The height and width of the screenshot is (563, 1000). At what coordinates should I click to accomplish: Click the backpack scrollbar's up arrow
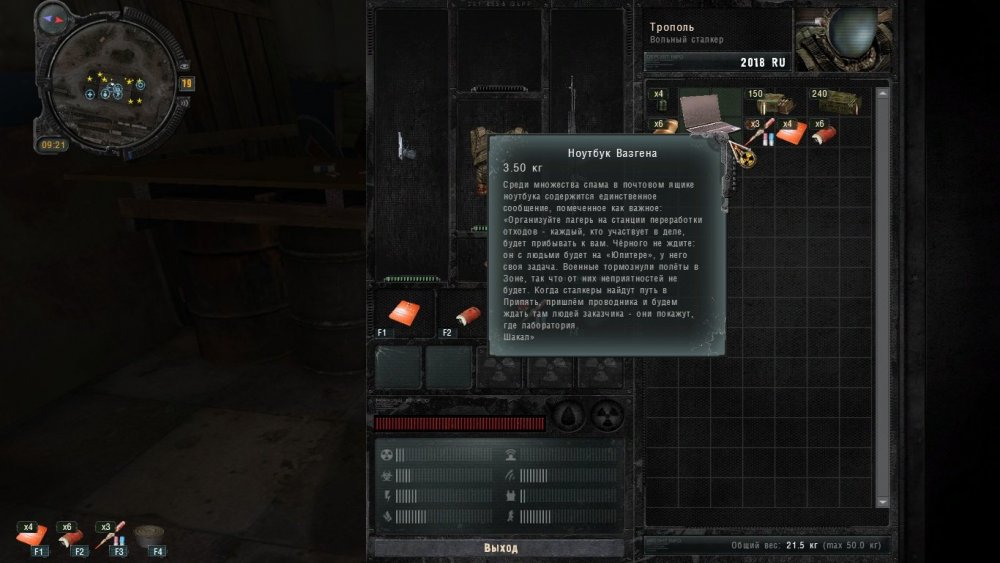[x=882, y=93]
